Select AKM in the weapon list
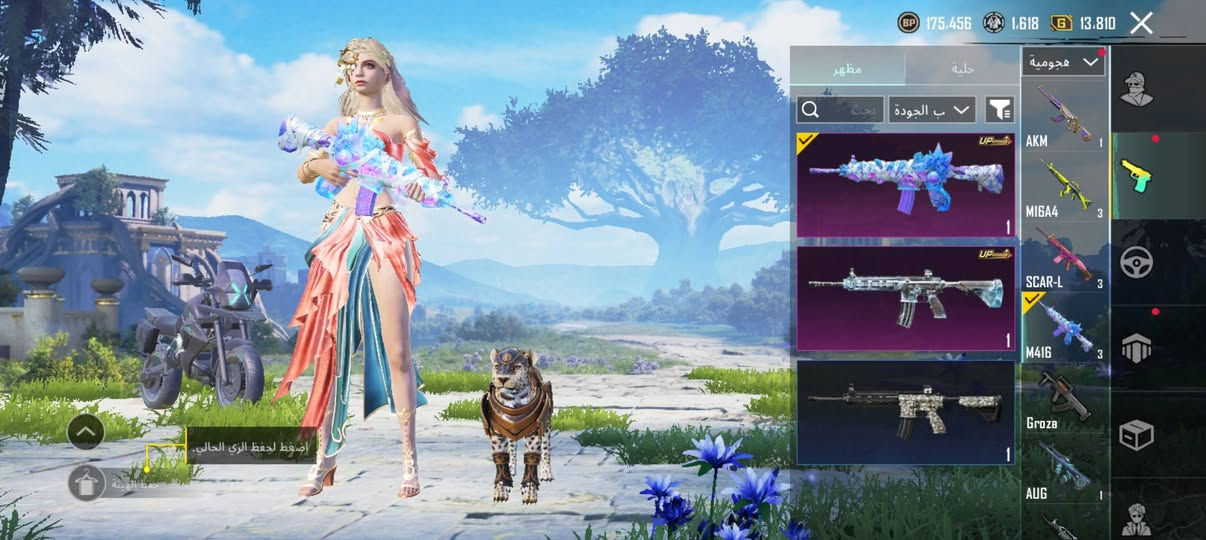This screenshot has width=1206, height=540. 1064,118
